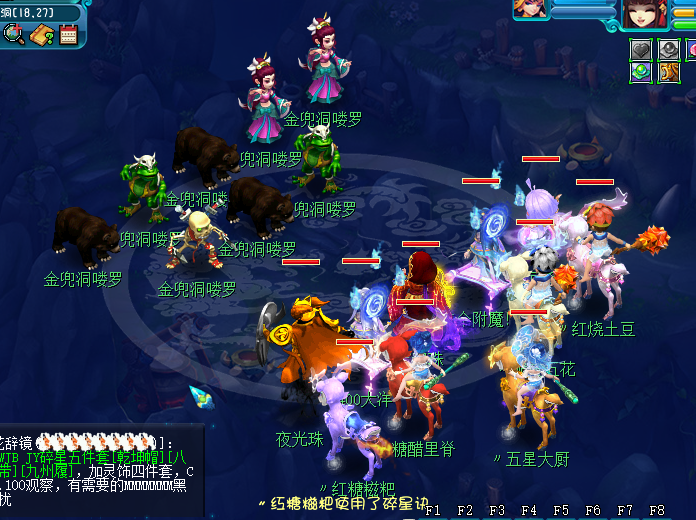The image size is (696, 520).
Task: Select the F4 shortcut slot
Action: pos(529,510)
